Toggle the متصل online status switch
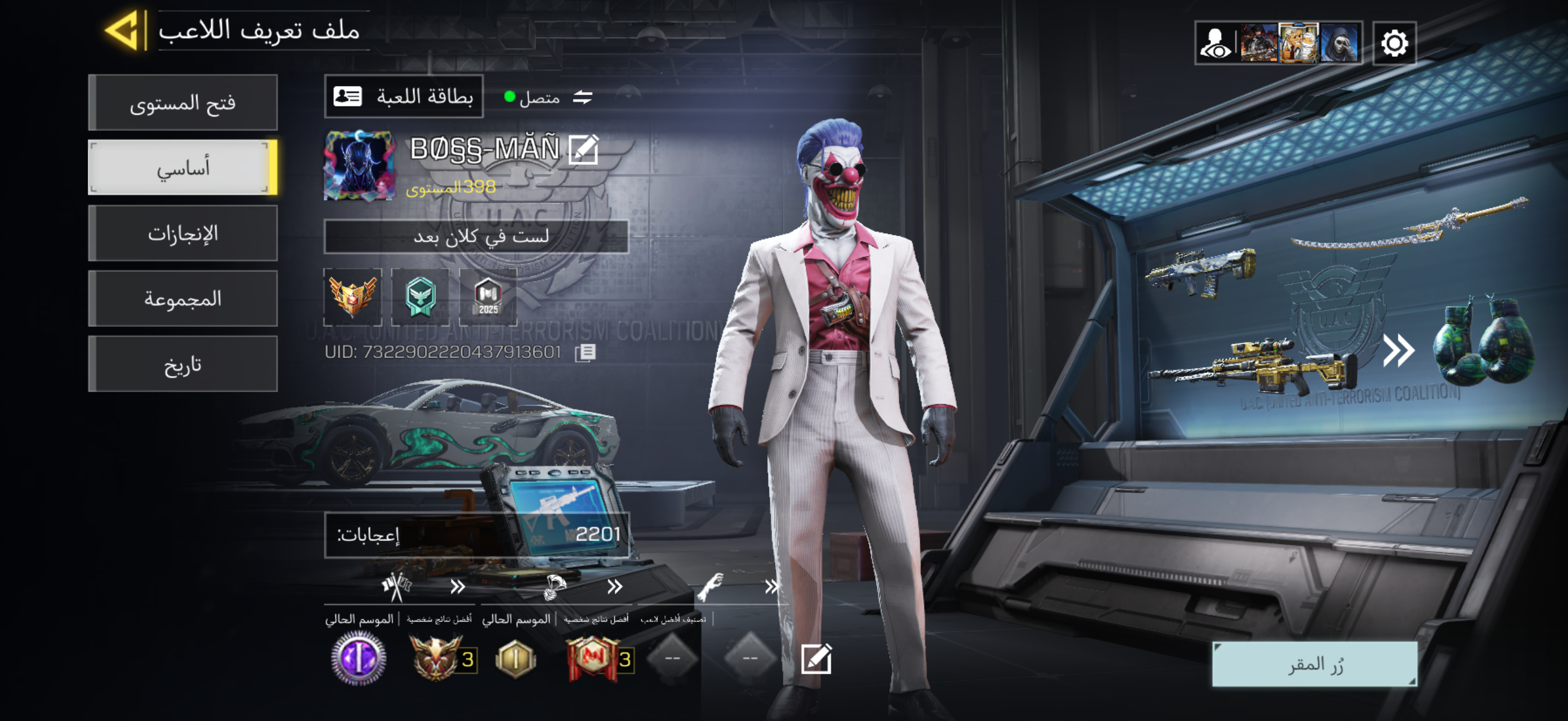 point(582,97)
